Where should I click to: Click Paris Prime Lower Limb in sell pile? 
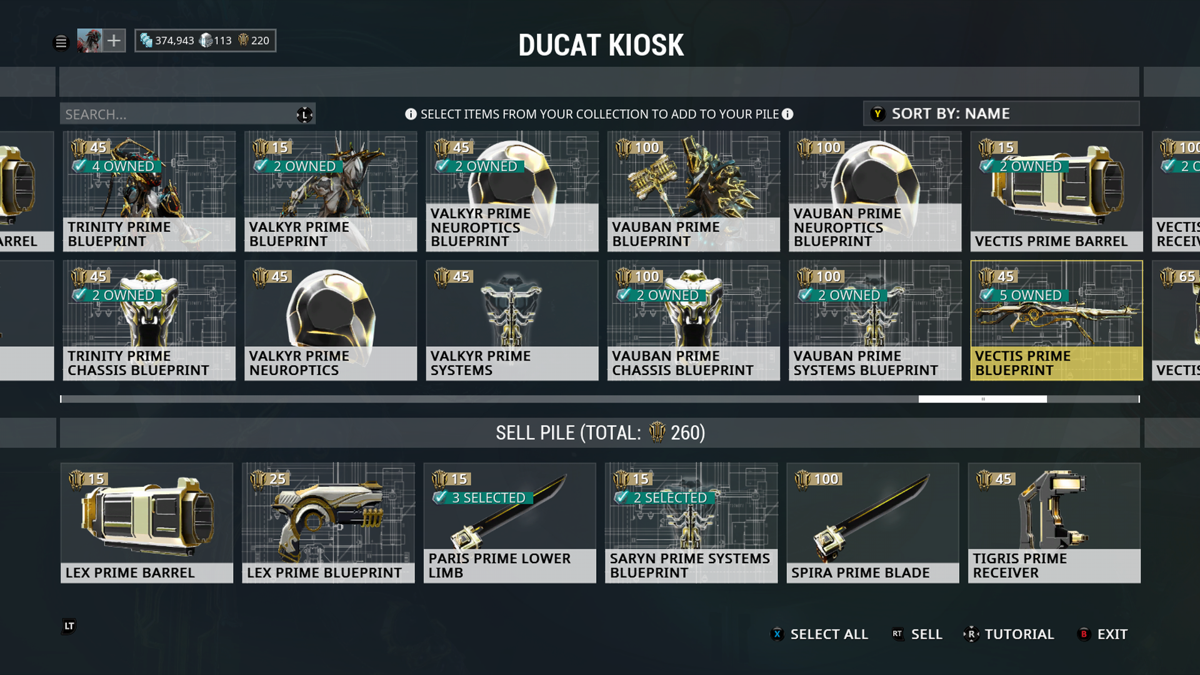[510, 522]
